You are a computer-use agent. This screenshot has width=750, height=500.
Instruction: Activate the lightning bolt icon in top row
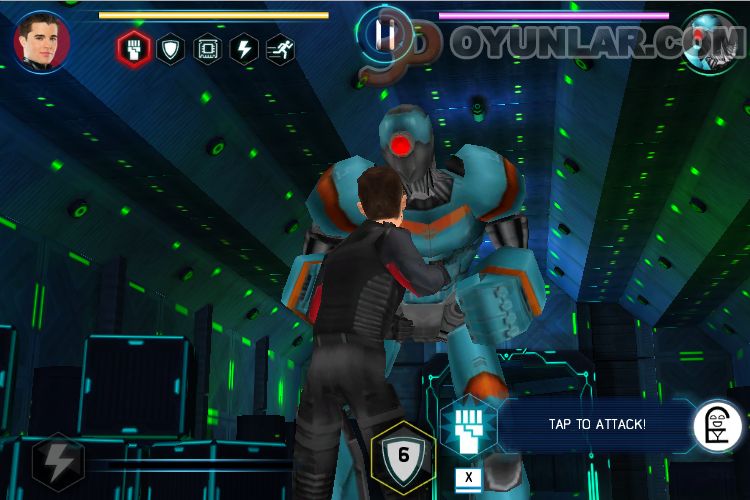[245, 49]
